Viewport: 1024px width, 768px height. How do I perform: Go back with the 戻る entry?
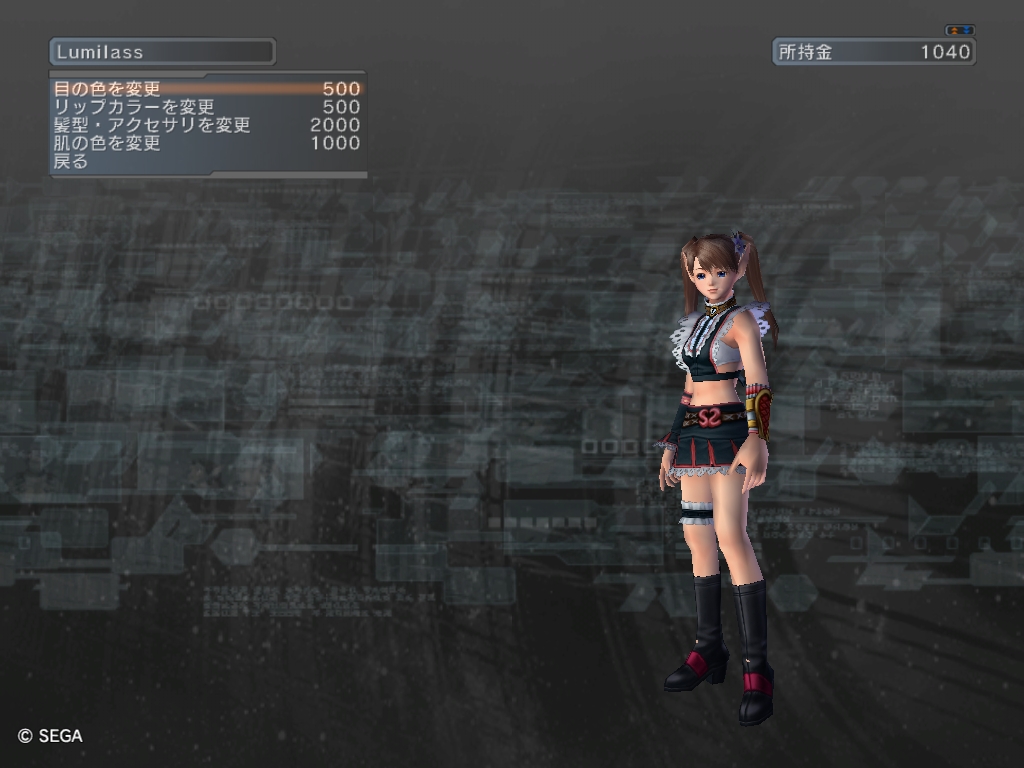coord(71,161)
